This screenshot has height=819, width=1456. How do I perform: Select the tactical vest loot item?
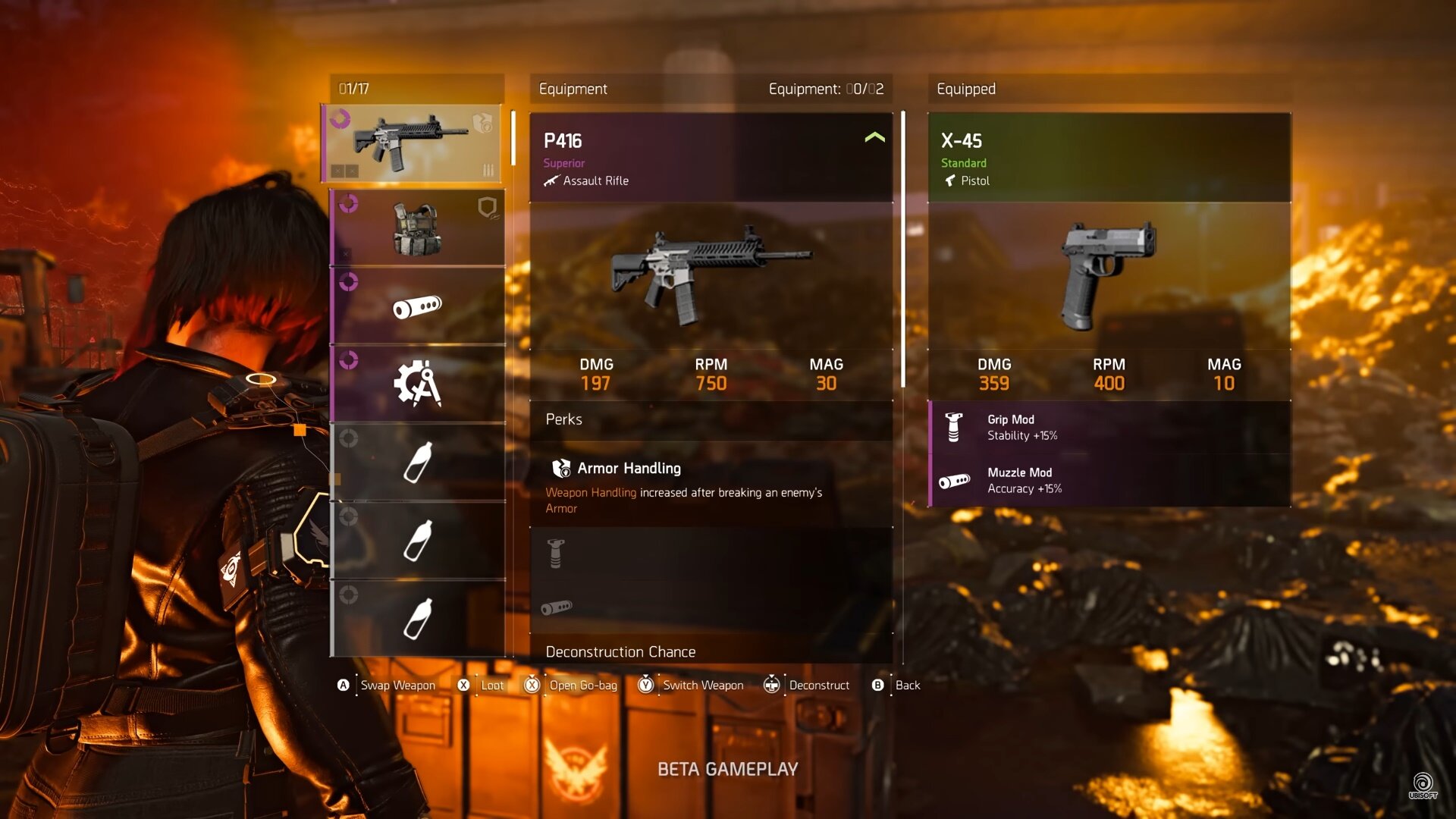418,228
